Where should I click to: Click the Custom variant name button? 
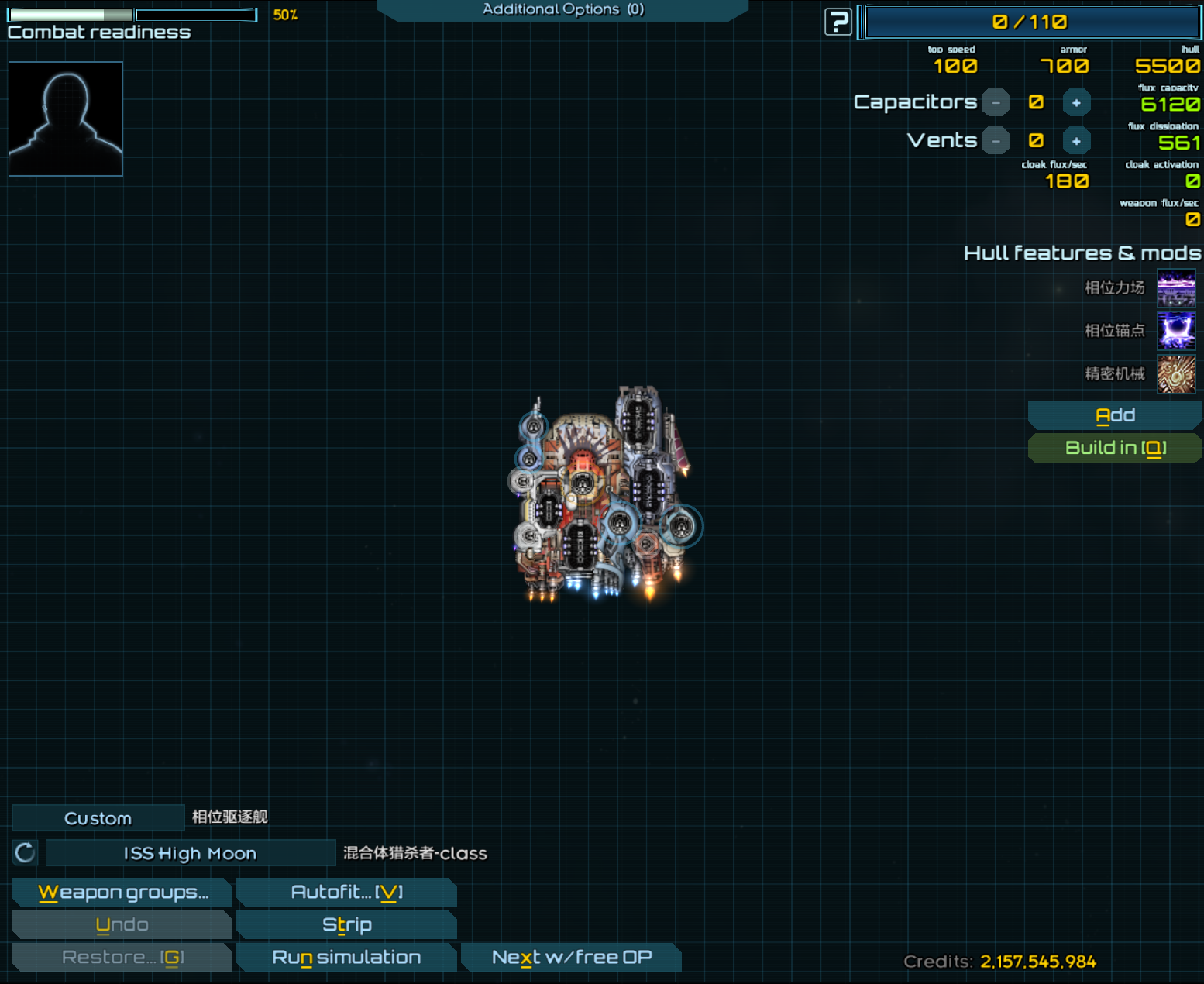[x=98, y=818]
